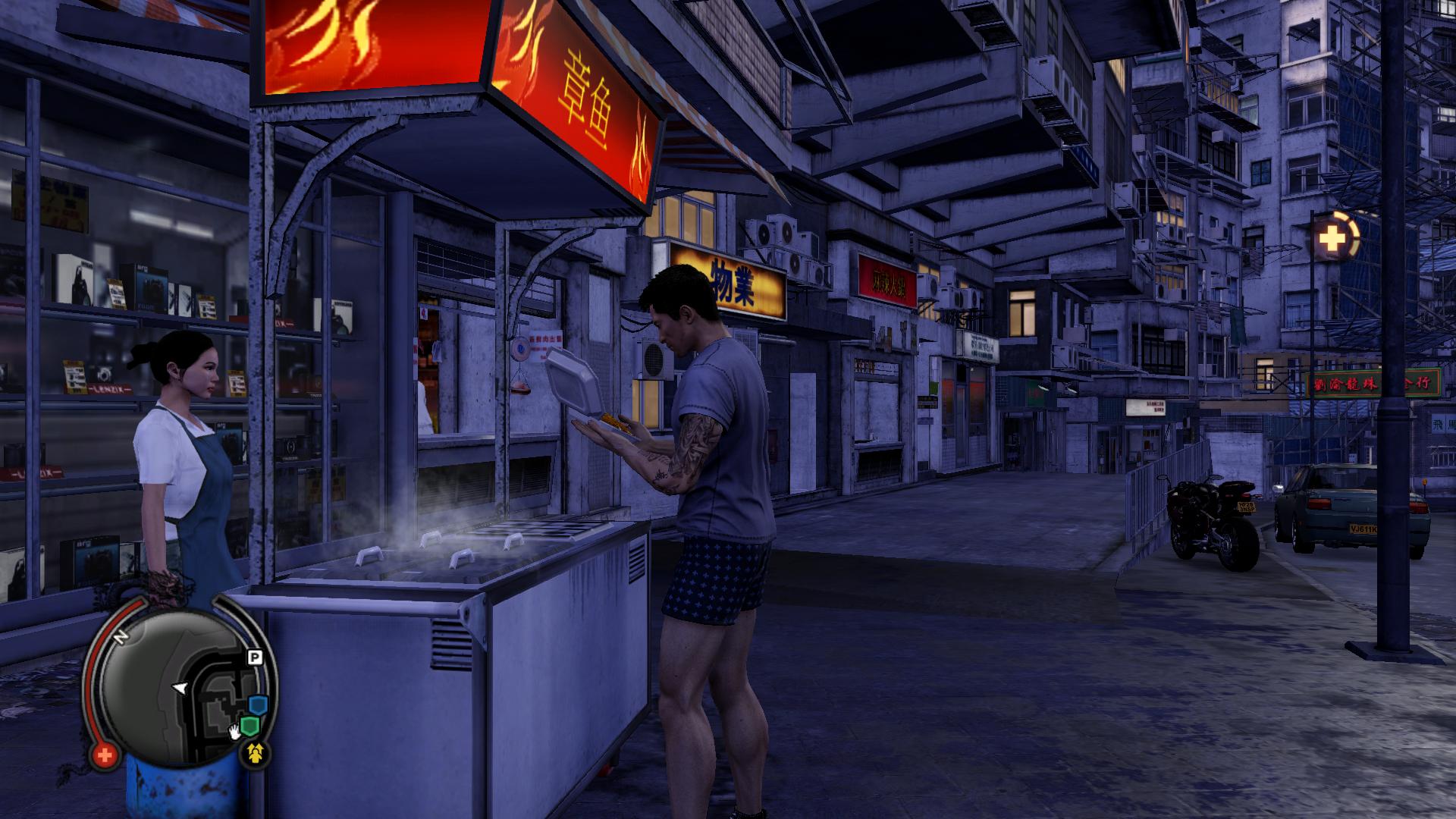Click the white player arrow on minimap
1456x819 pixels.
click(x=180, y=688)
